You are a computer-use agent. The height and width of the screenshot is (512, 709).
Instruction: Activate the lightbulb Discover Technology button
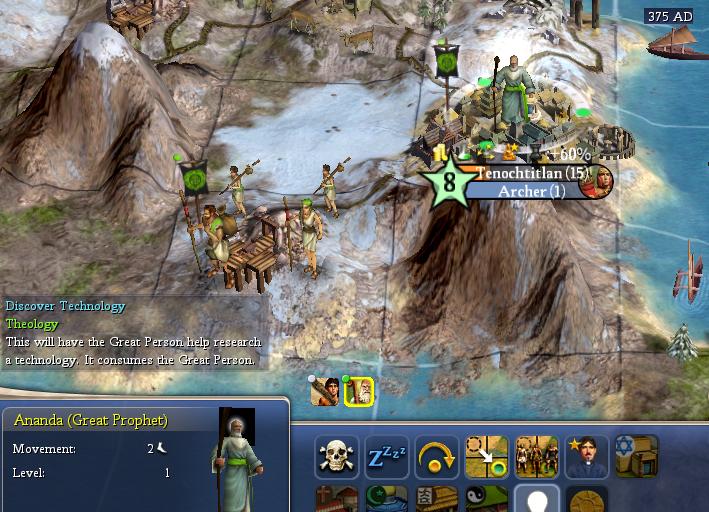537,500
